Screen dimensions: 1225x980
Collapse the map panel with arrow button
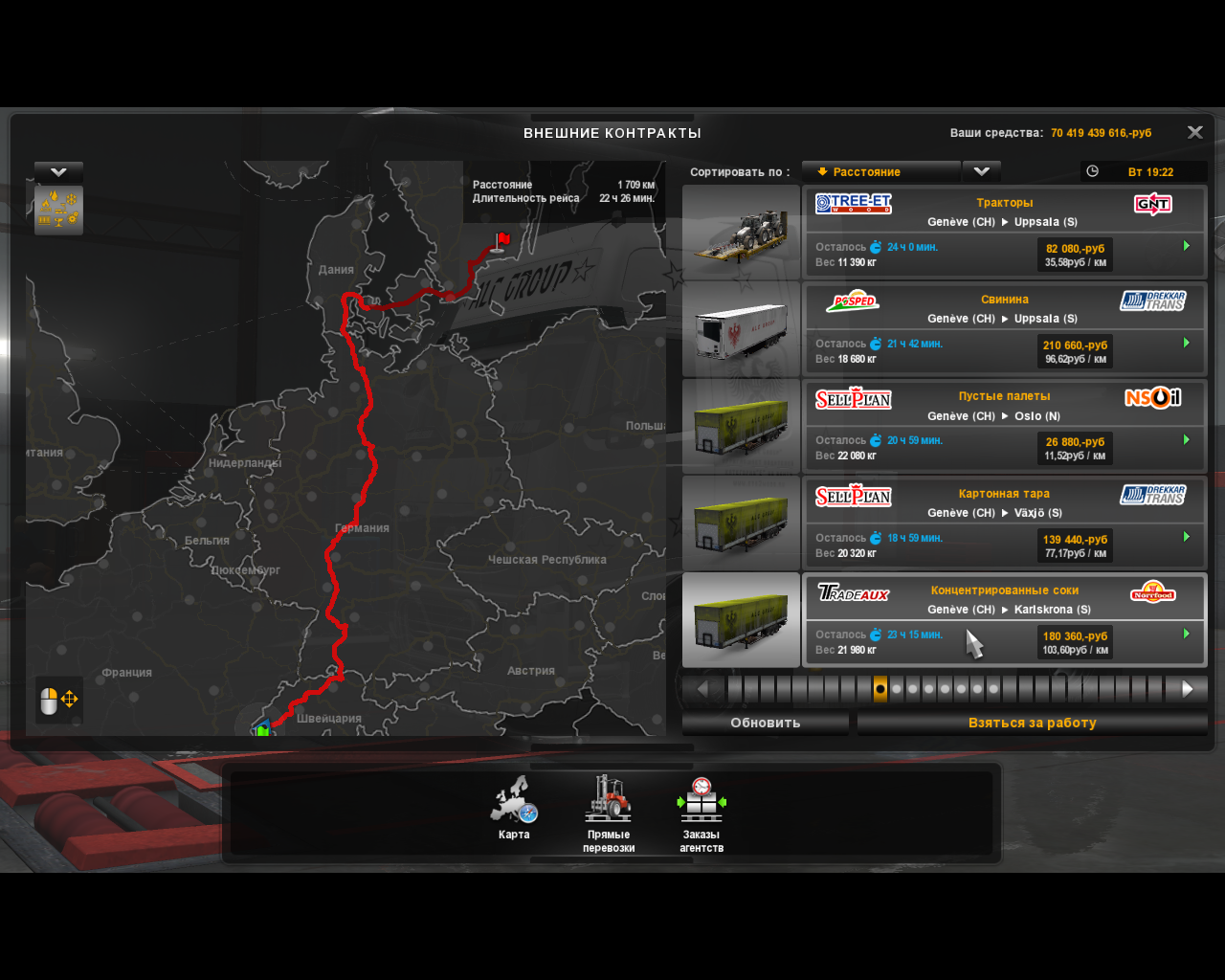point(58,172)
